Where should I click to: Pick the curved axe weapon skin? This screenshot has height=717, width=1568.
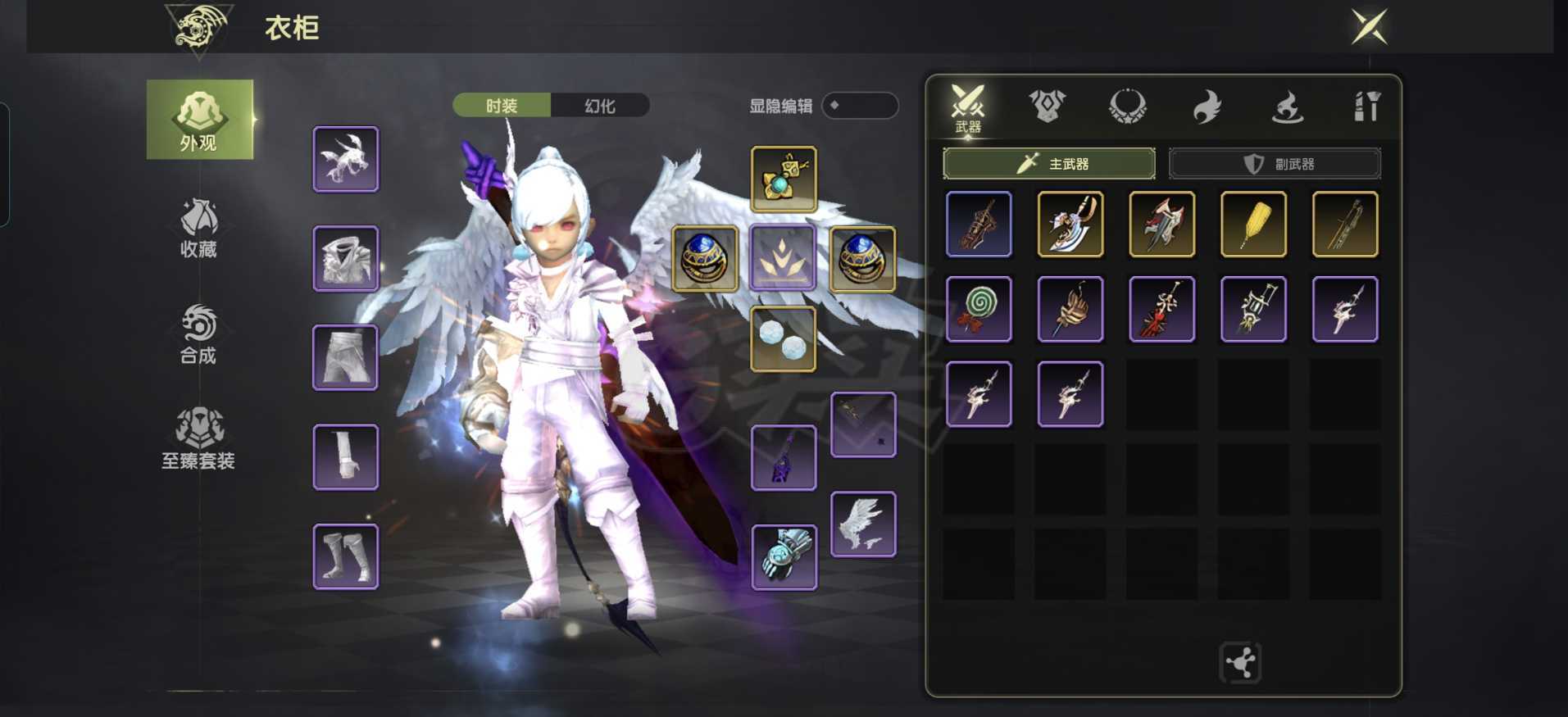[x=1070, y=225]
